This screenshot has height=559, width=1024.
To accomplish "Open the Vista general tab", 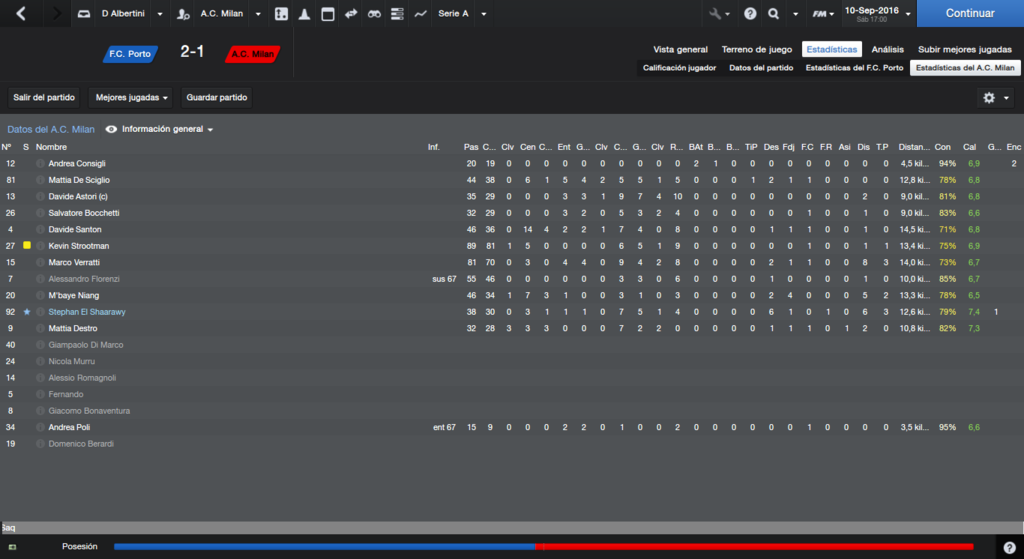I will 680,49.
